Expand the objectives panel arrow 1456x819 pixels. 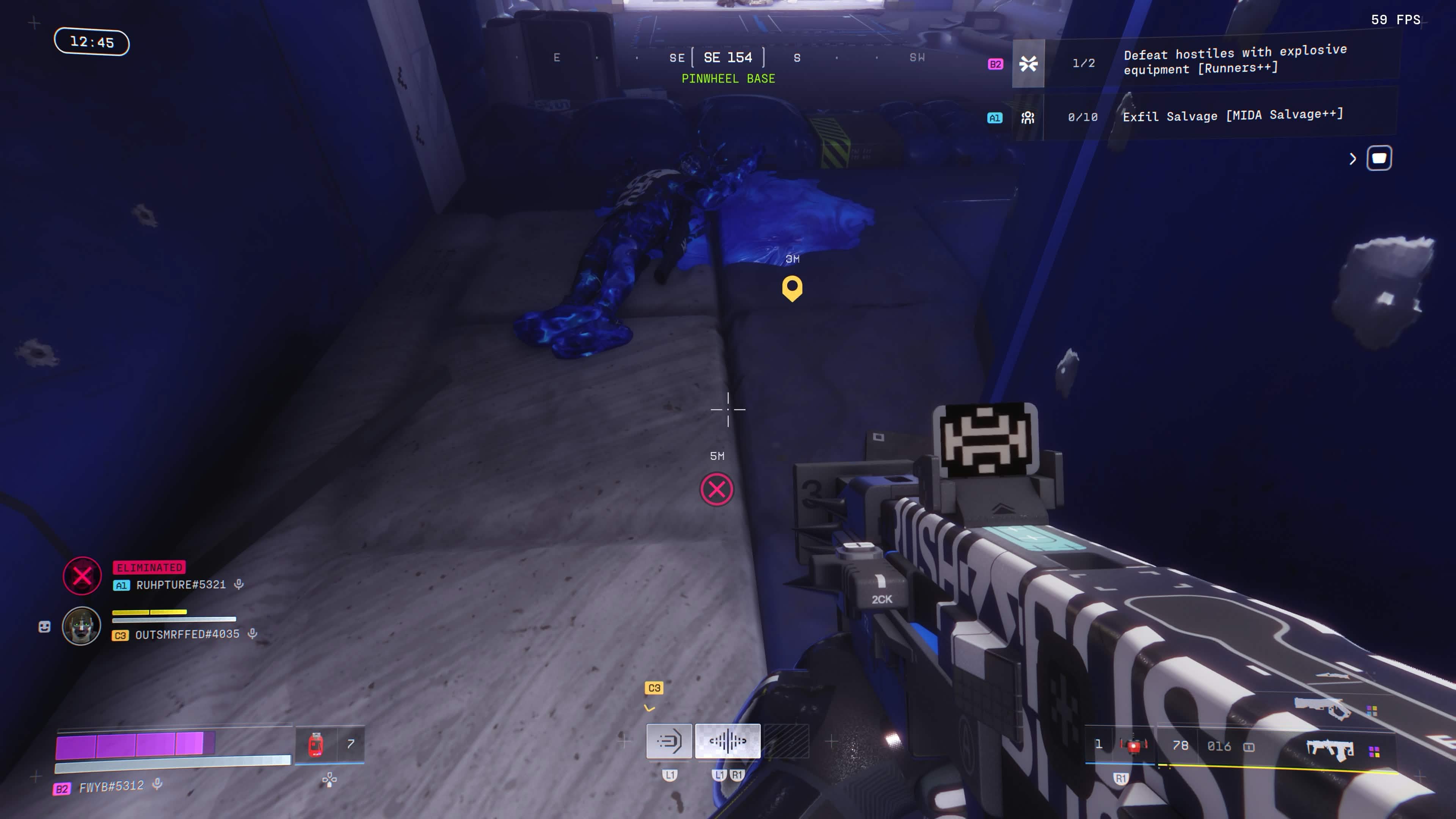(x=1352, y=159)
